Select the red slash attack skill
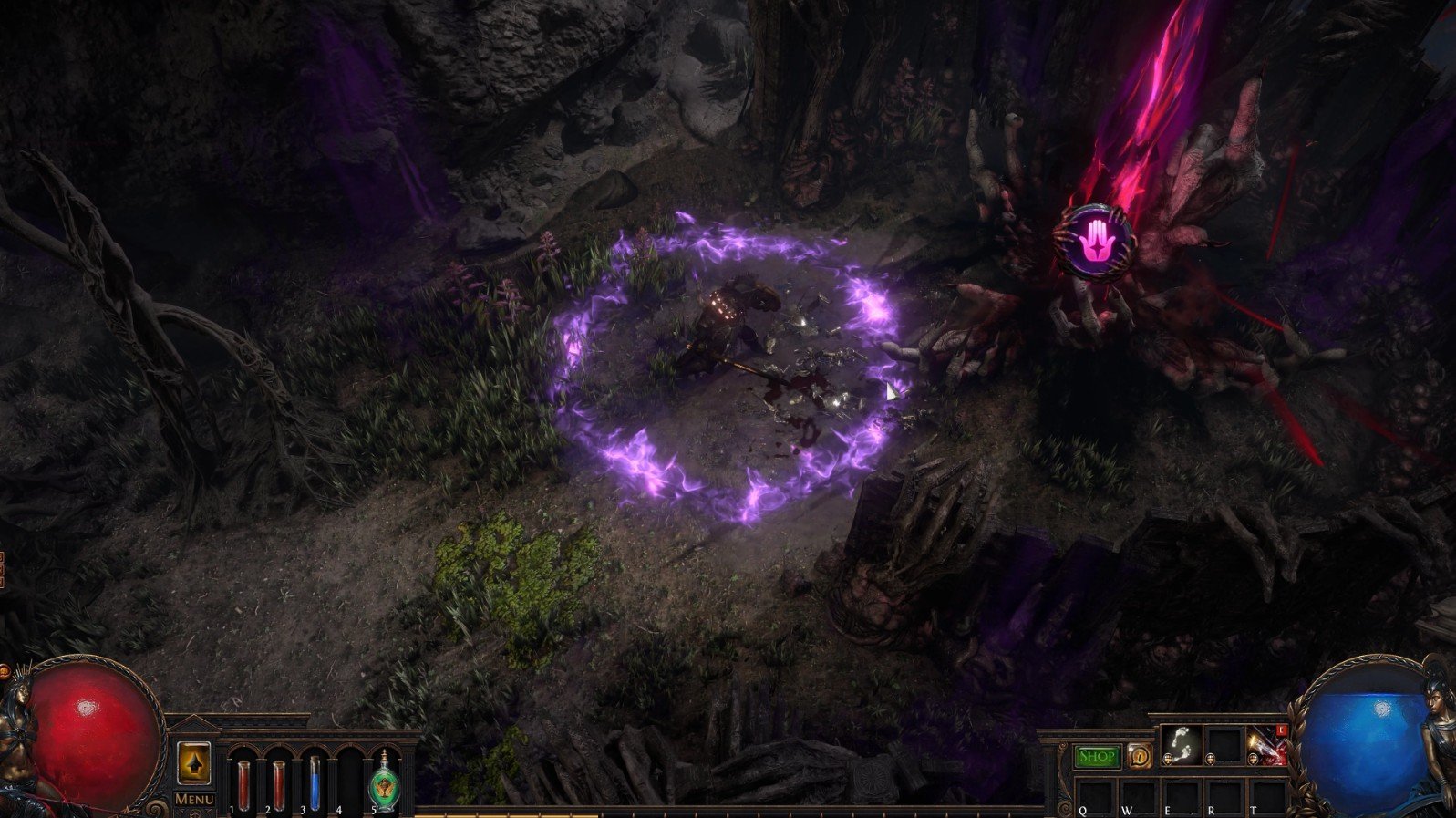Screen dimensions: 1456x818 [x=1267, y=746]
